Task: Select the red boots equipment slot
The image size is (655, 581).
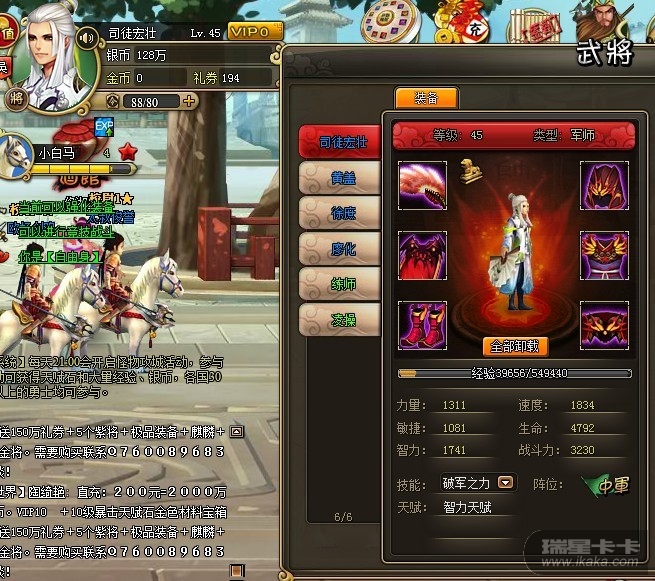Action: pyautogui.click(x=423, y=324)
